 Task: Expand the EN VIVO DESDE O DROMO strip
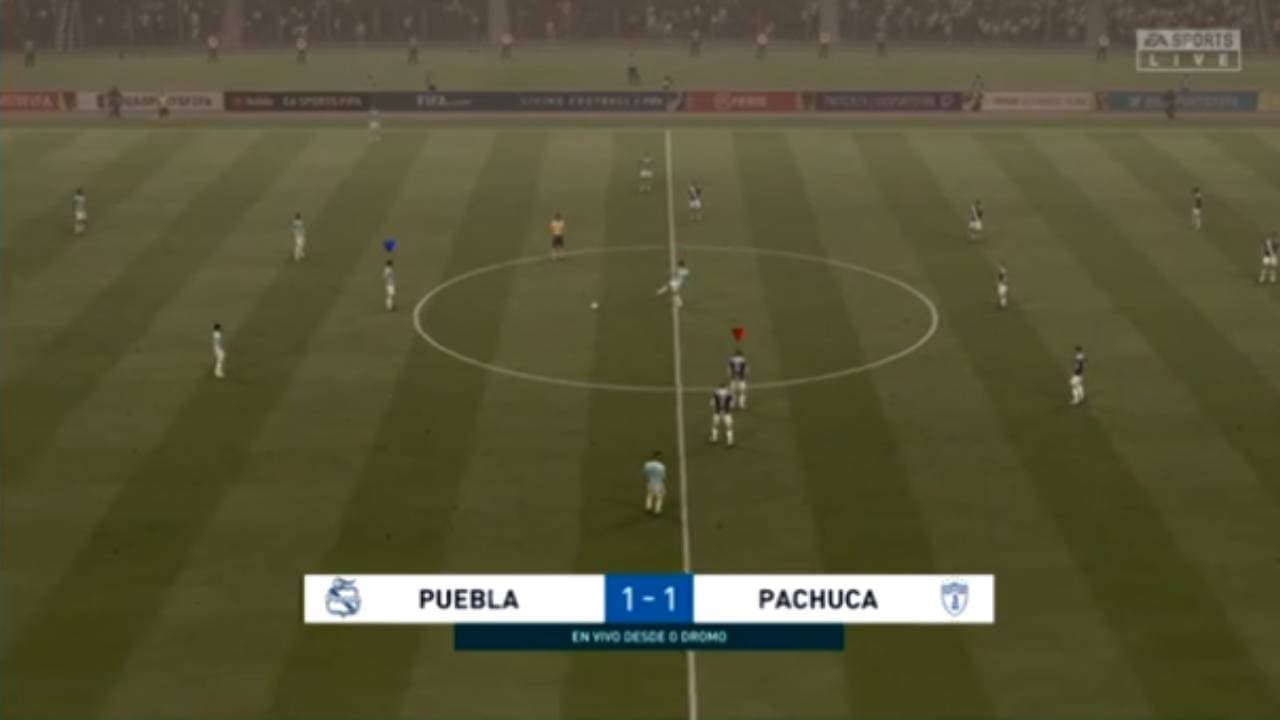(x=648, y=633)
